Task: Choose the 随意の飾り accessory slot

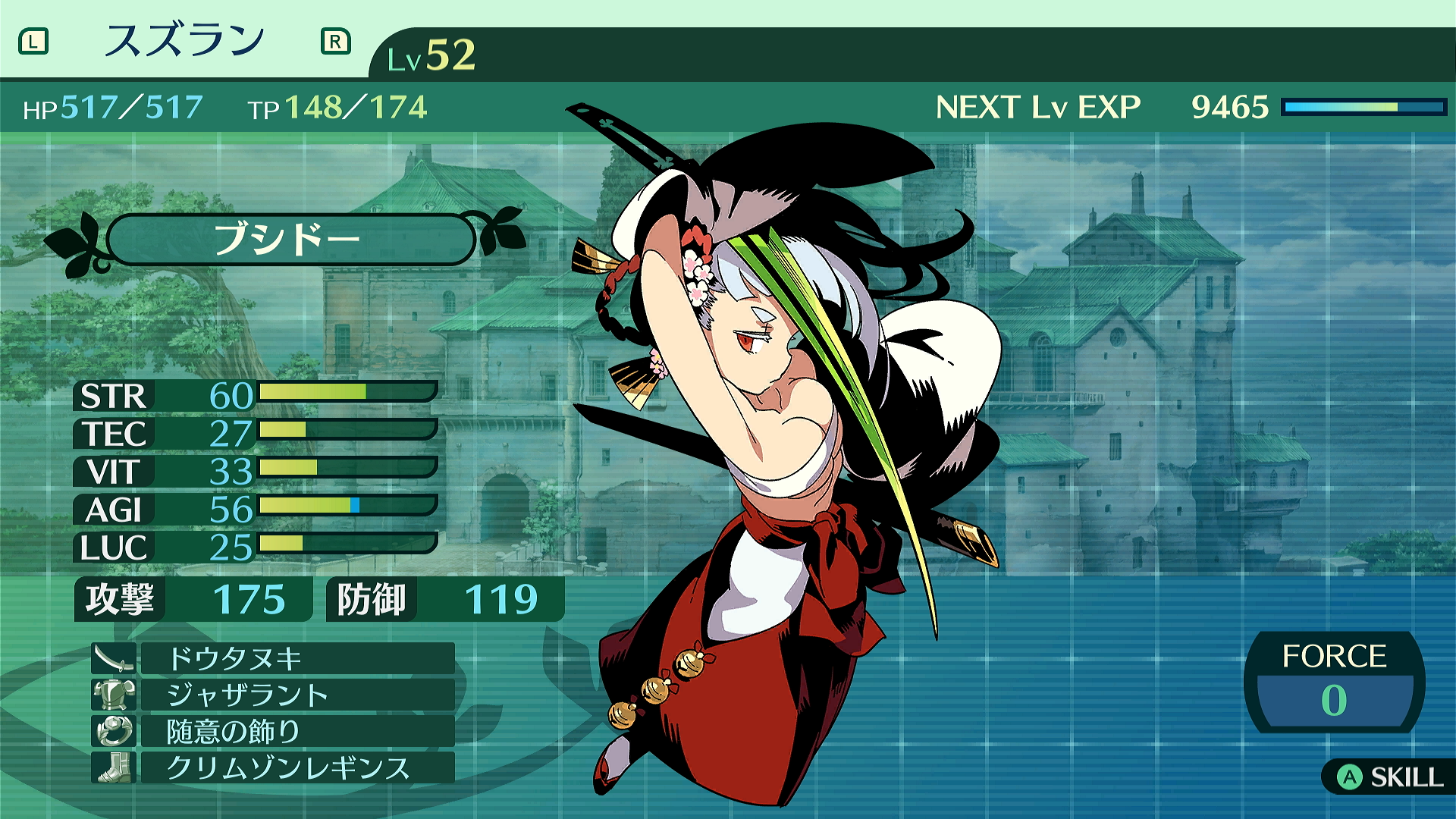Action: click(x=297, y=731)
